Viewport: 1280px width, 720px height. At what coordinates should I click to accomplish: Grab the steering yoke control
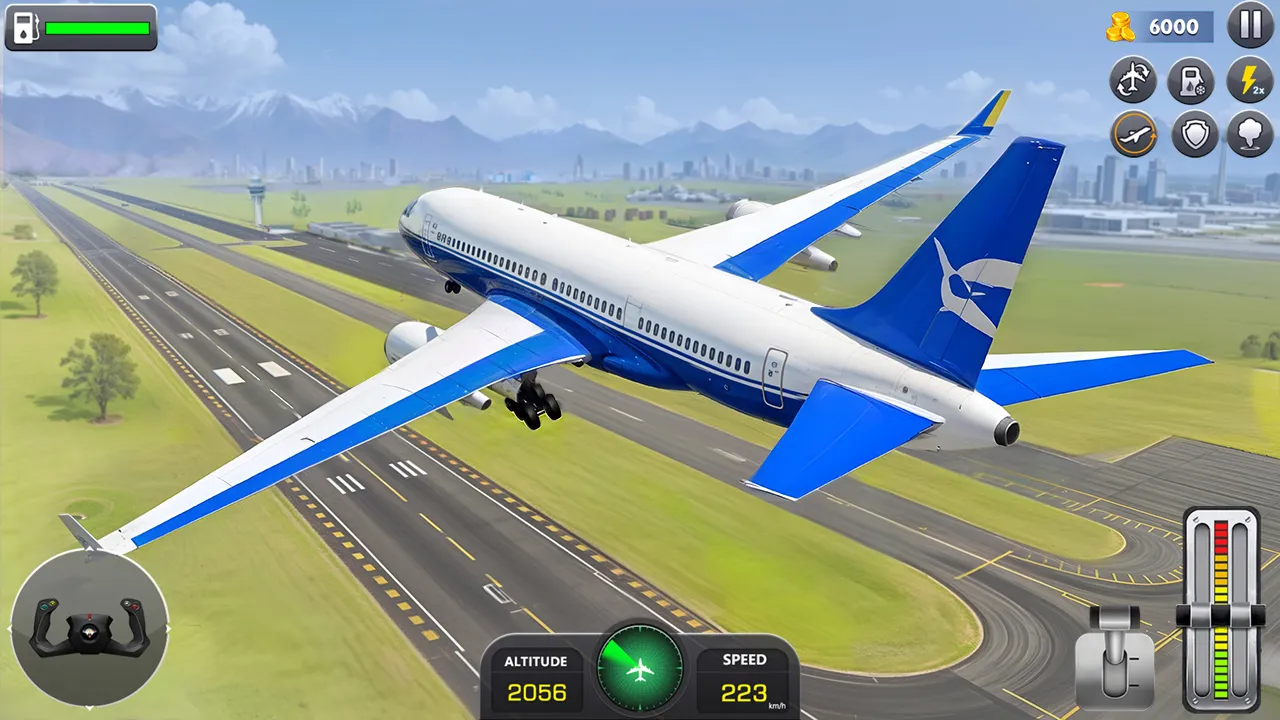(88, 633)
